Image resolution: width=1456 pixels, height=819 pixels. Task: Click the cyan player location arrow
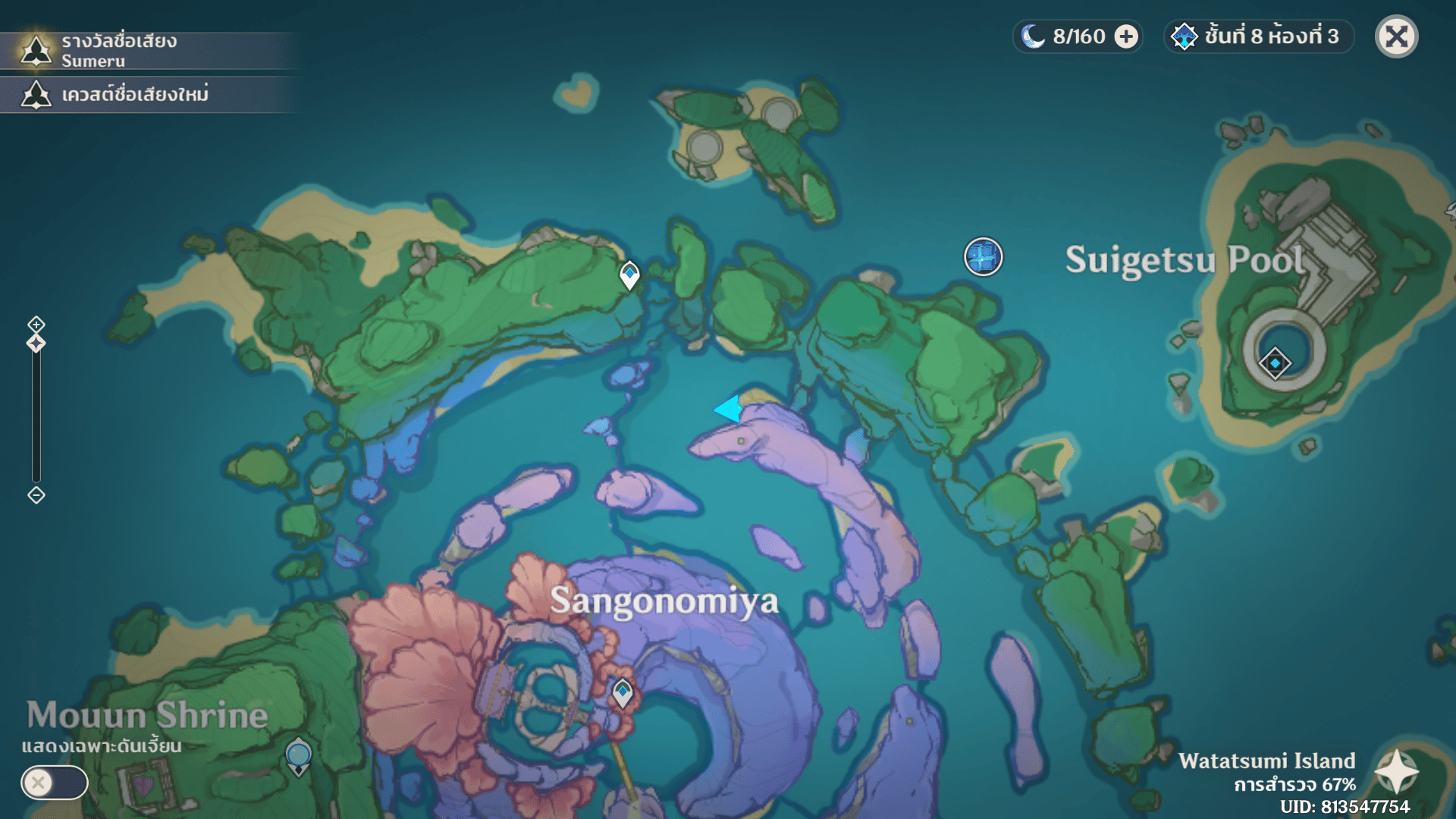(729, 409)
